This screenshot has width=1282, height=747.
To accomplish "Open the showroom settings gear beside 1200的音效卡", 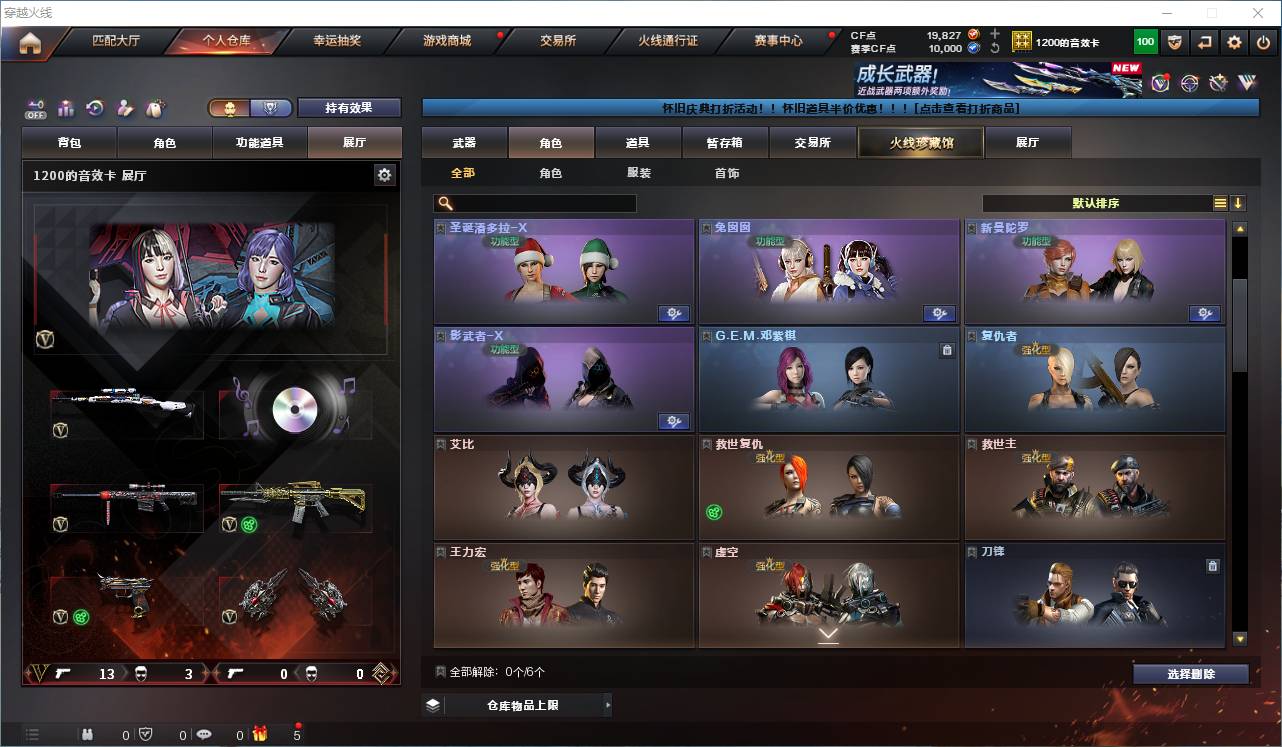I will point(385,174).
